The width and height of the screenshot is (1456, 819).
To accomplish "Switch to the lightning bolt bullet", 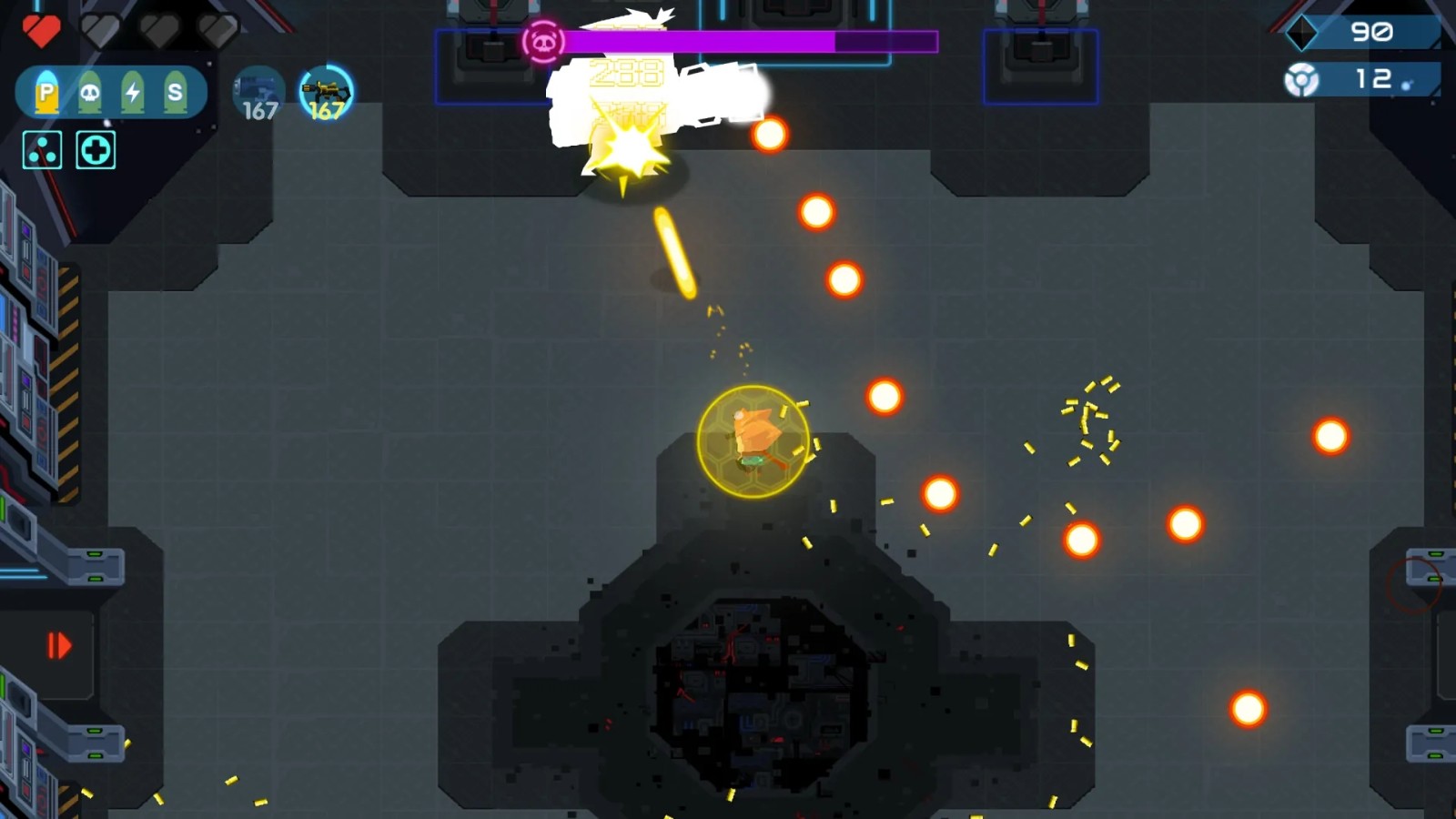I will pyautogui.click(x=133, y=92).
